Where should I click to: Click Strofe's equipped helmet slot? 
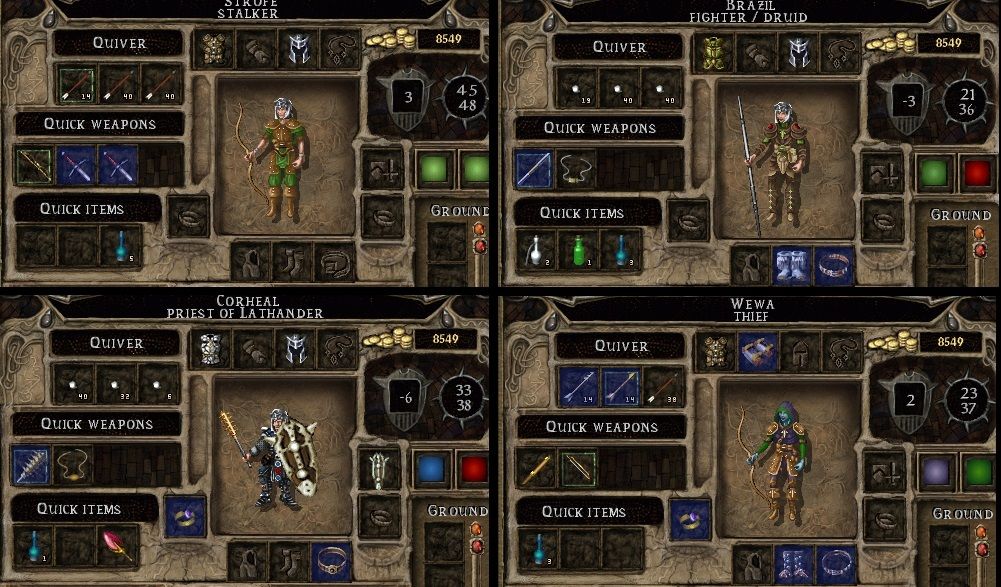[x=297, y=48]
